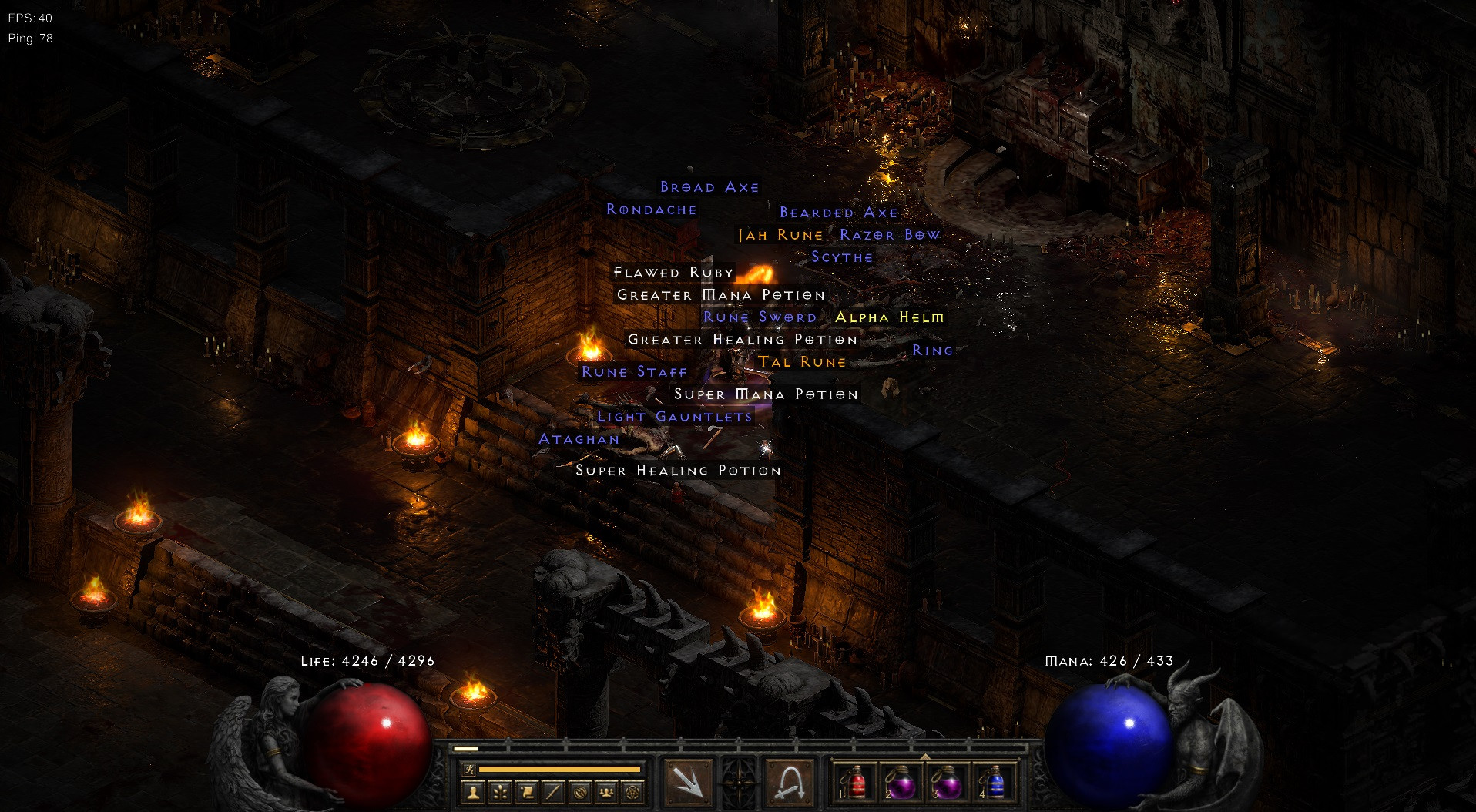Open the automap via the spiral mini panel icon

581,791
